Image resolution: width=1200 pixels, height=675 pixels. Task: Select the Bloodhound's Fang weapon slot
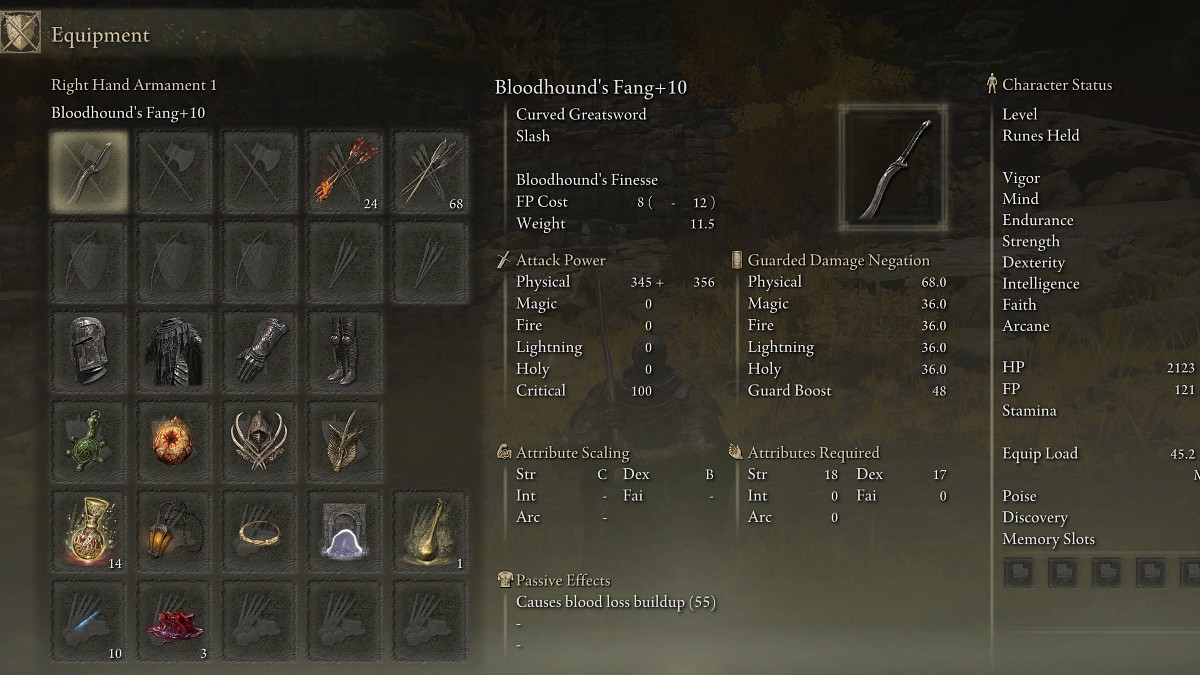[x=89, y=171]
